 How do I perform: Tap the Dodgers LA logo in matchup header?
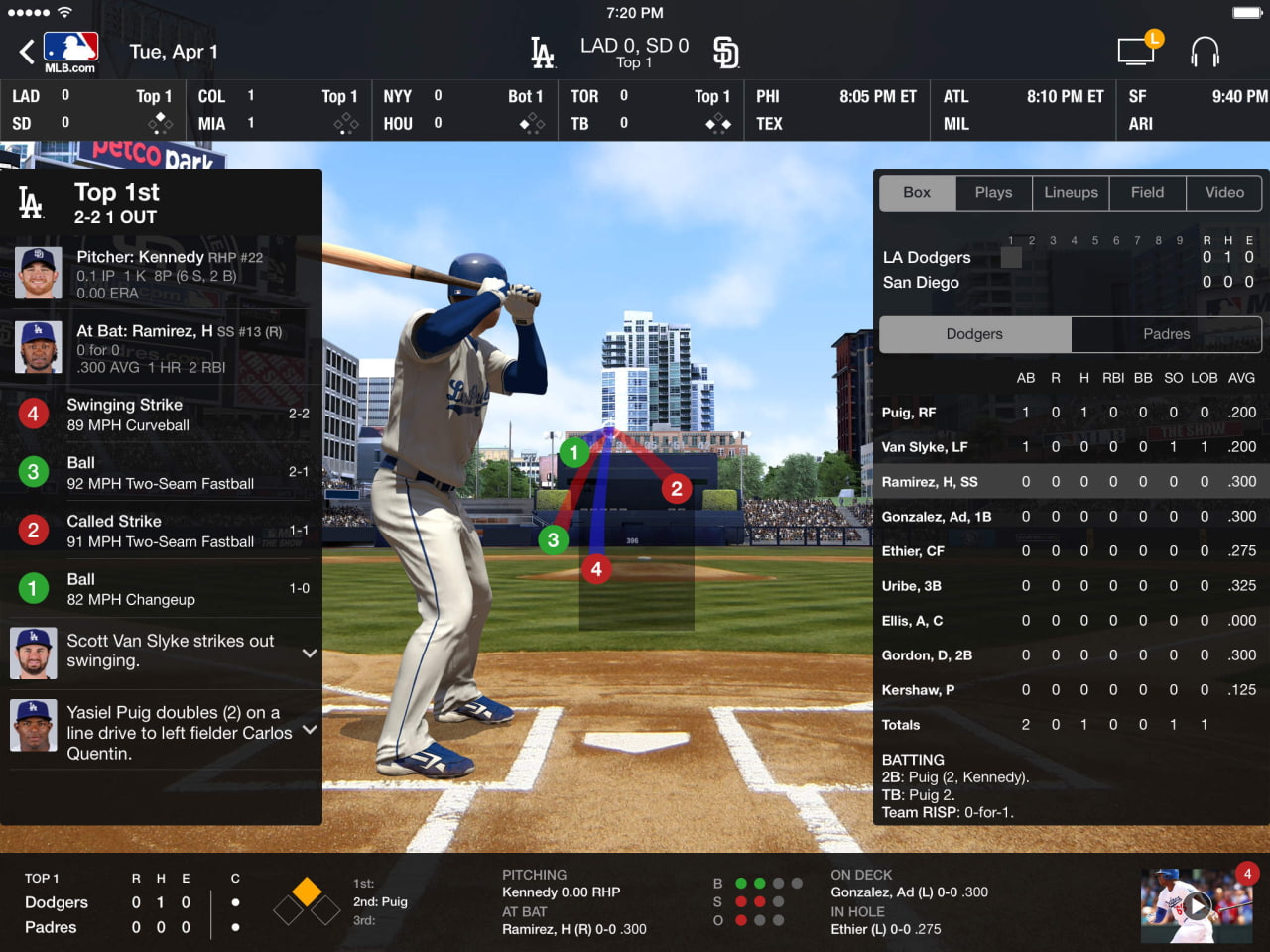541,51
